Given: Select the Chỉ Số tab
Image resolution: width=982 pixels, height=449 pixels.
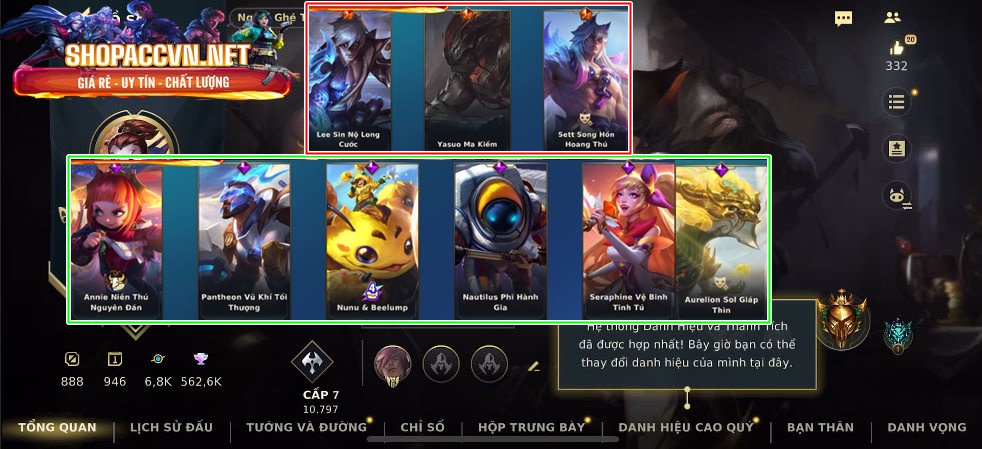Looking at the screenshot, I should 422,427.
